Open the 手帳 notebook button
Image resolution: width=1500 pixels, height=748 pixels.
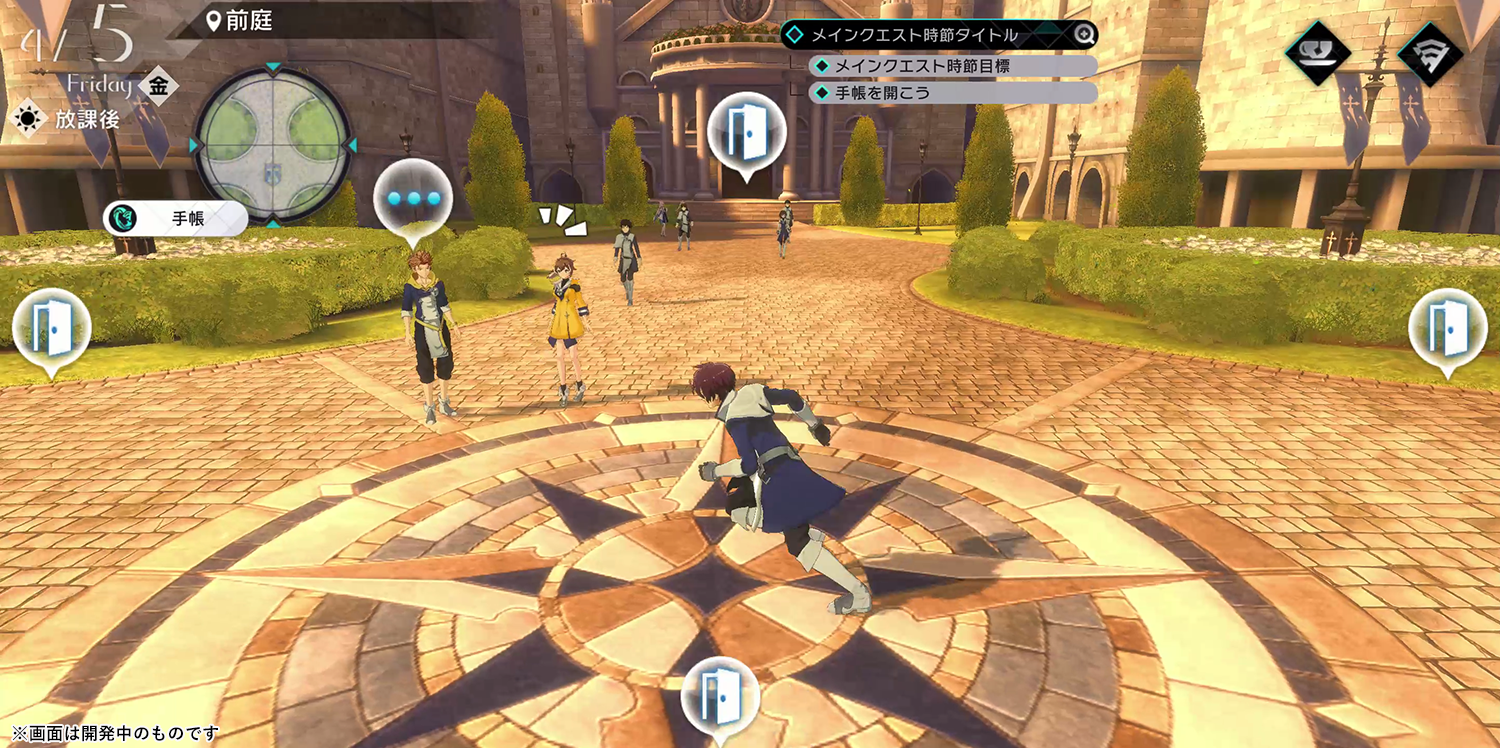point(175,218)
